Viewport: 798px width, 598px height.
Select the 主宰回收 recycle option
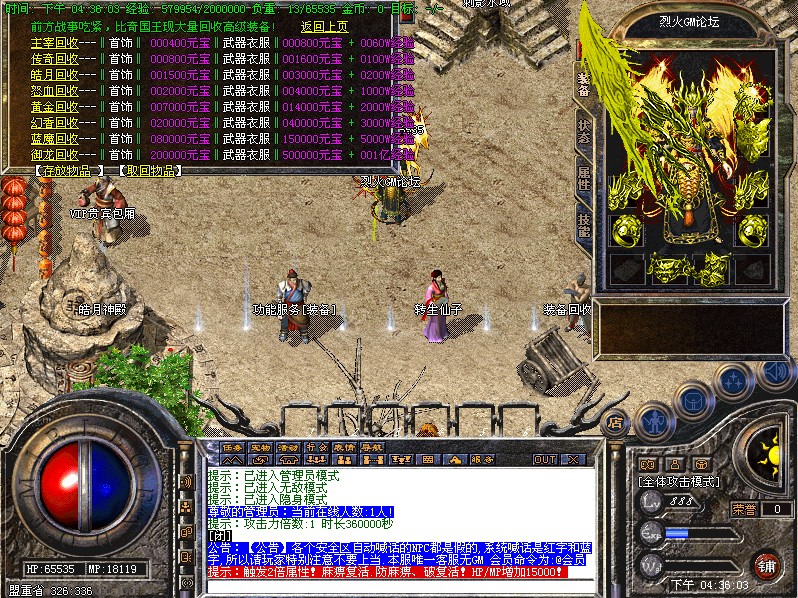55,43
